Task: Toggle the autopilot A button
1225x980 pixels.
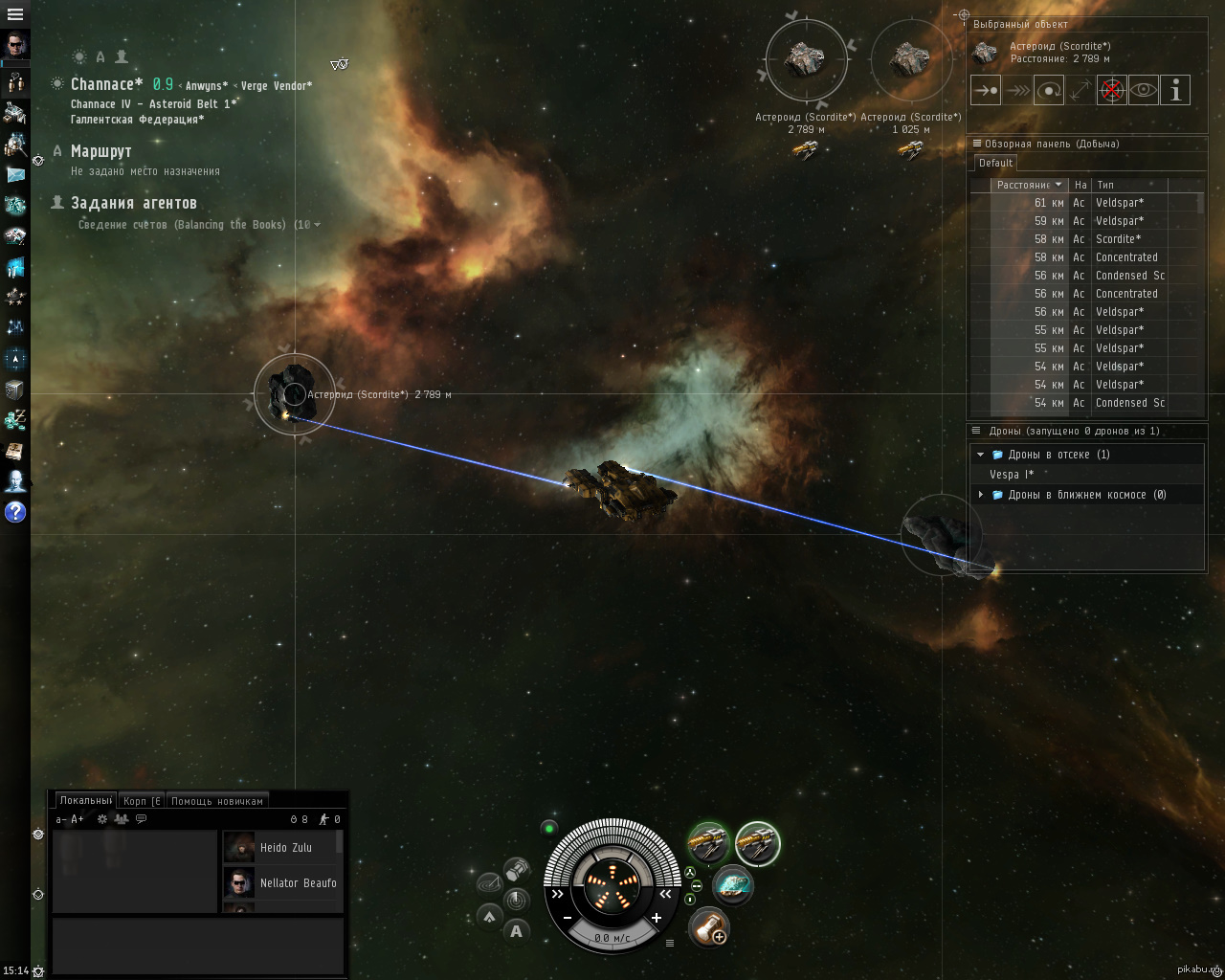Action: point(517,930)
